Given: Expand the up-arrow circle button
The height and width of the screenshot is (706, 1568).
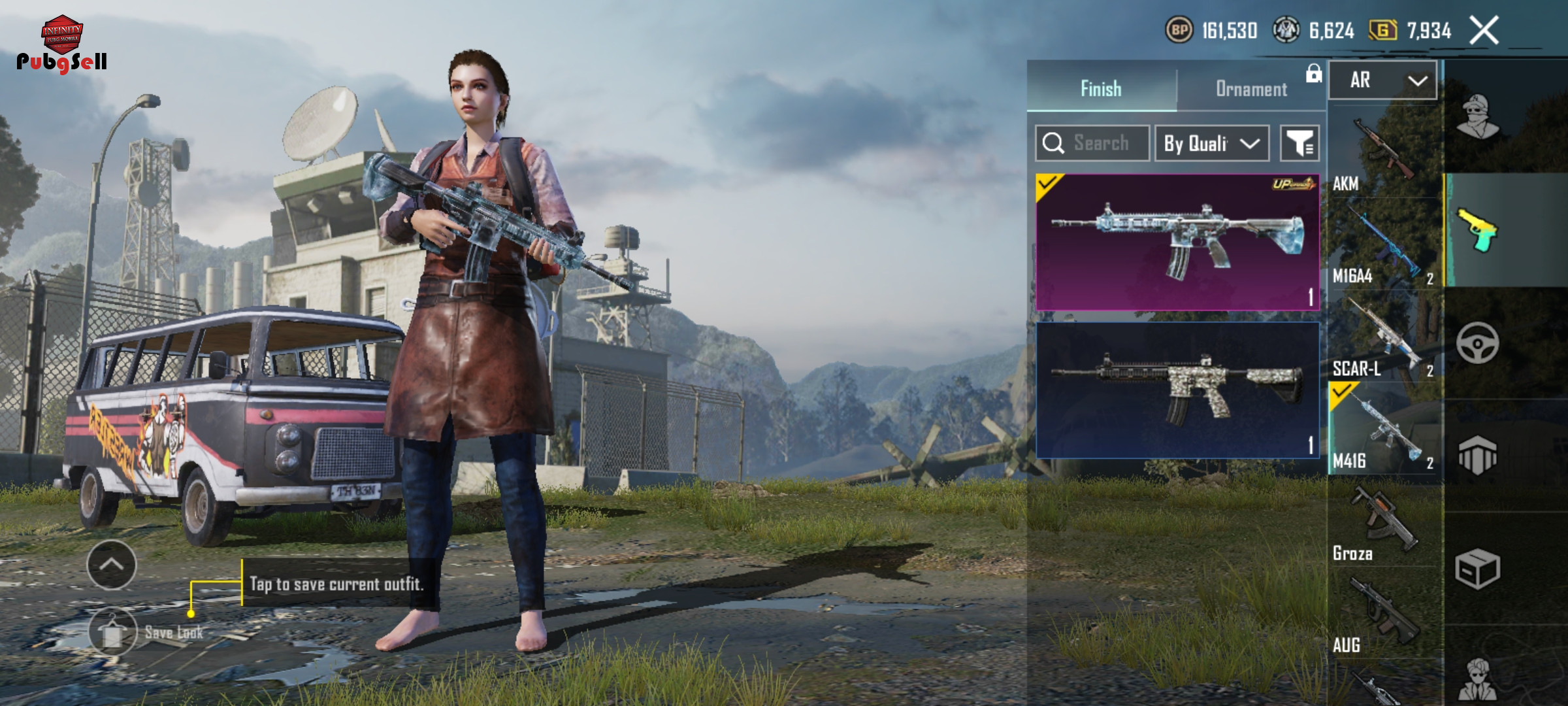Looking at the screenshot, I should (x=112, y=565).
